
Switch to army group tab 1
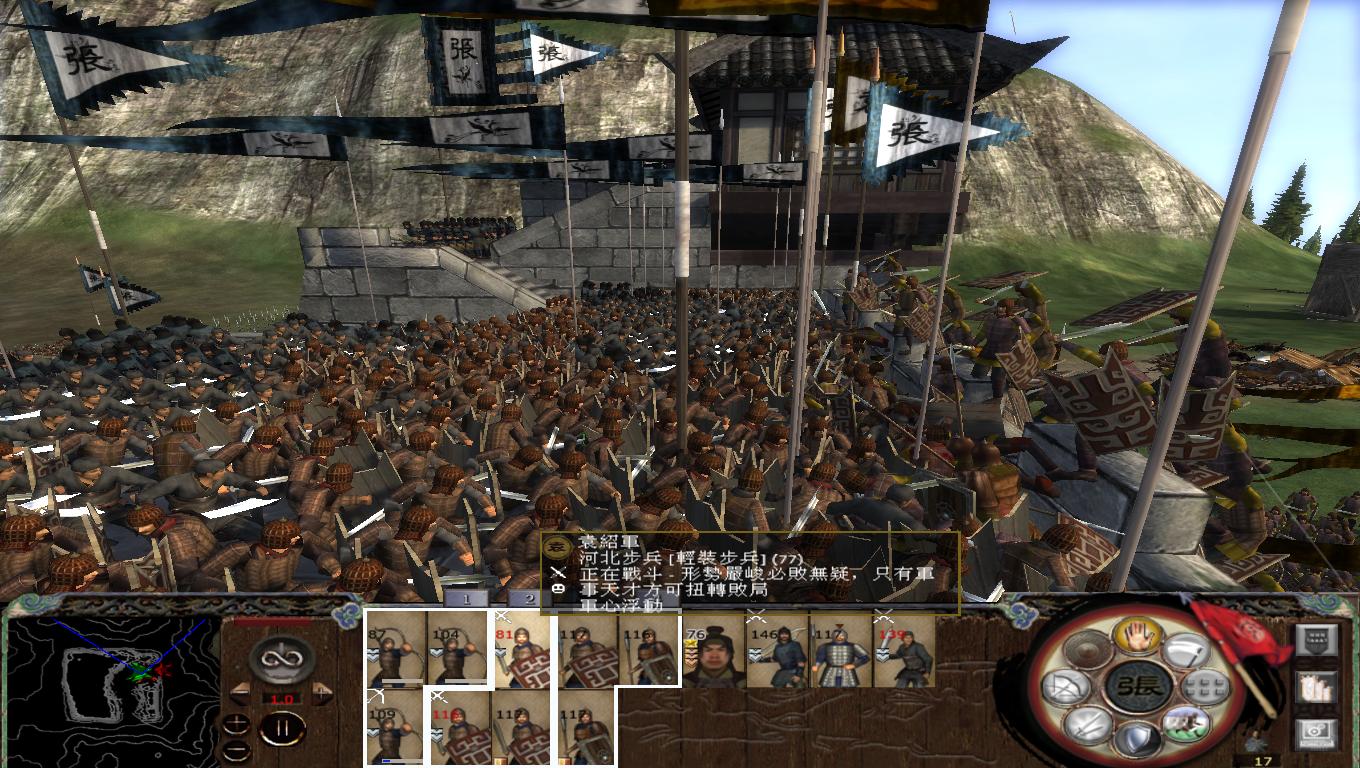click(x=466, y=598)
